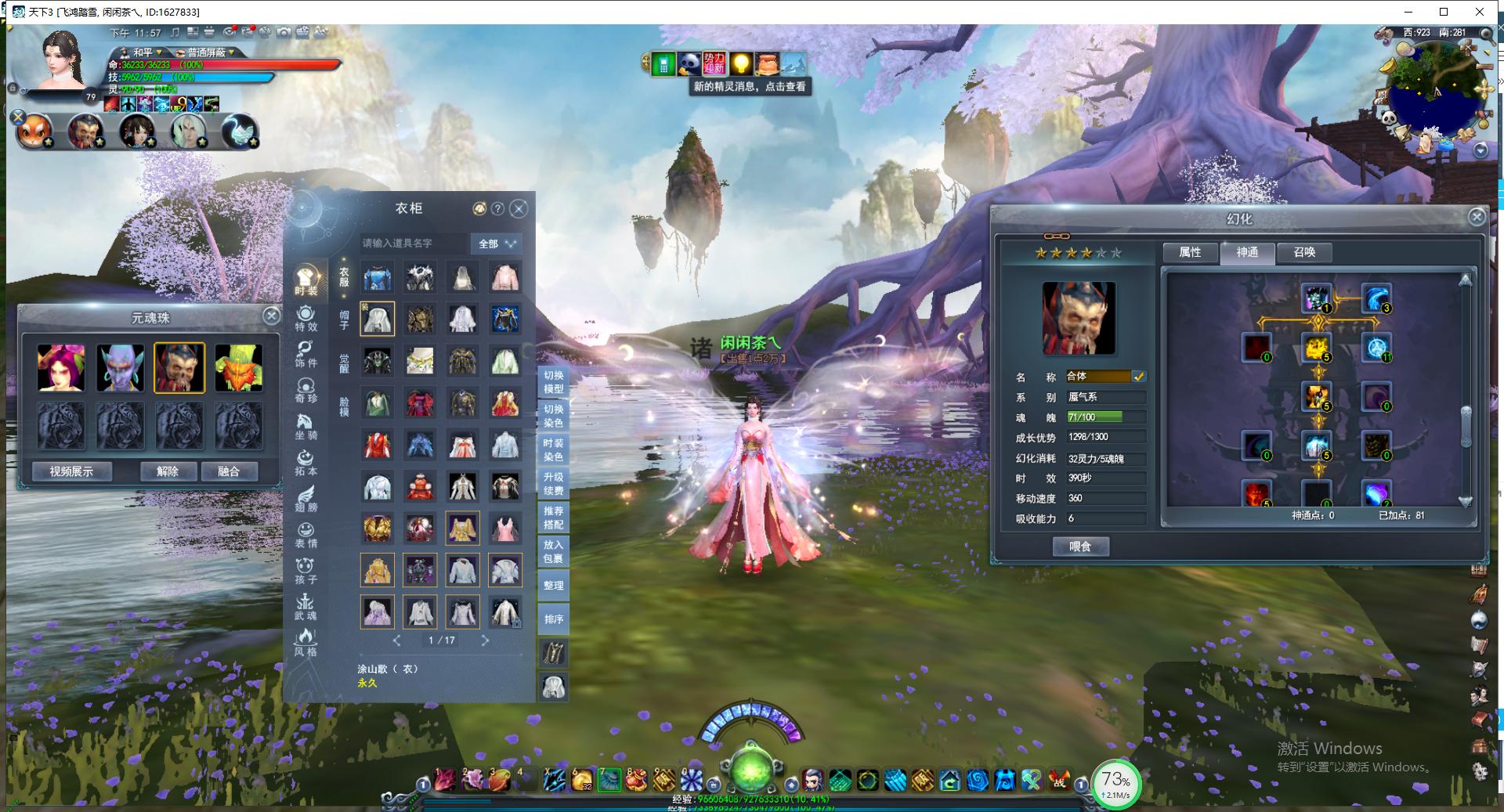This screenshot has height=812, width=1504.
Task: Select the 推荐搭配 button
Action: 553,518
